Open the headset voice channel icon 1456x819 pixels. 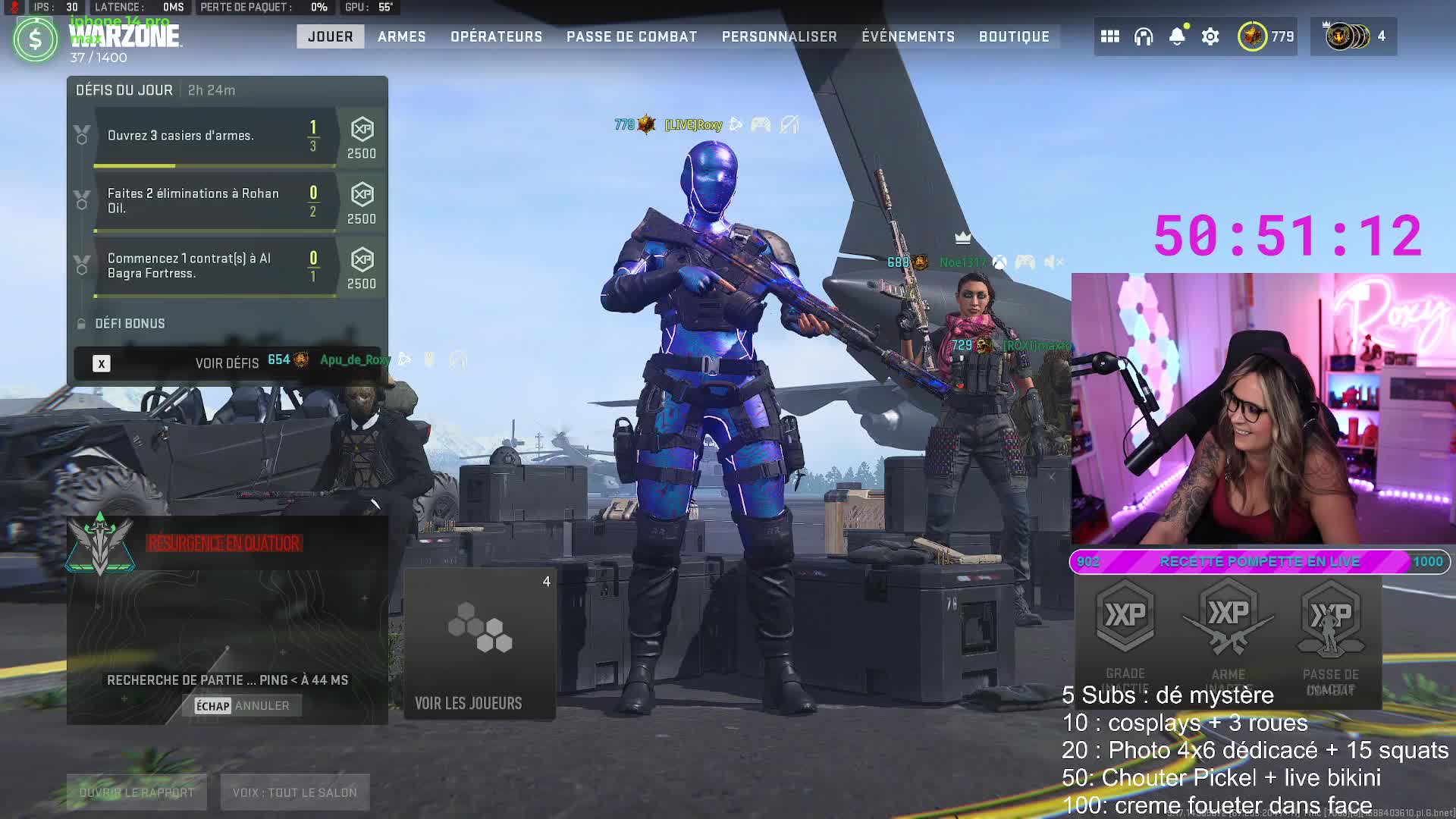1143,36
